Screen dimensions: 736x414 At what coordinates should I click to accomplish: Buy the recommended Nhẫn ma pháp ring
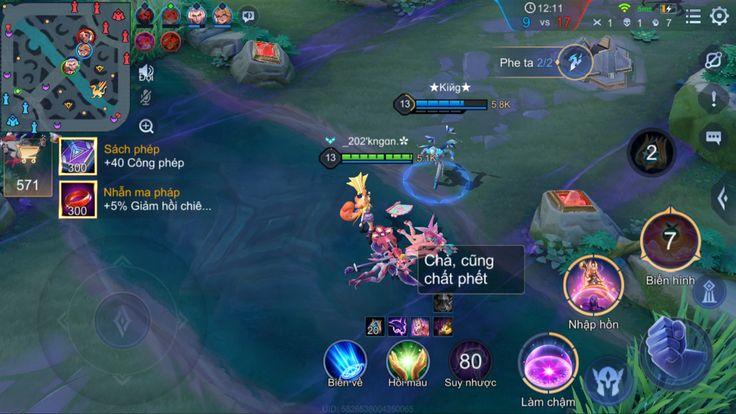78,199
